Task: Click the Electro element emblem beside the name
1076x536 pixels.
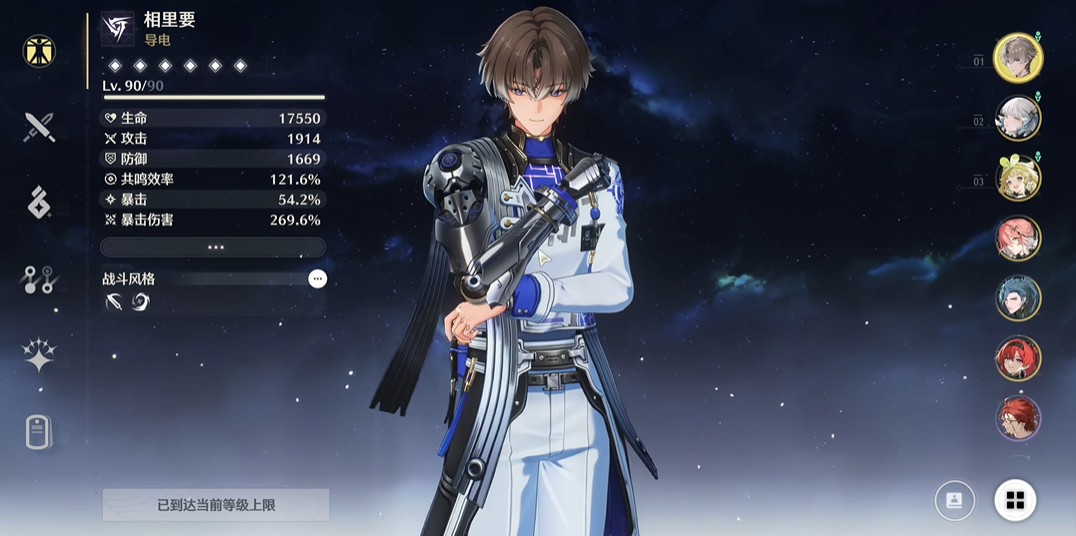Action: click(118, 29)
